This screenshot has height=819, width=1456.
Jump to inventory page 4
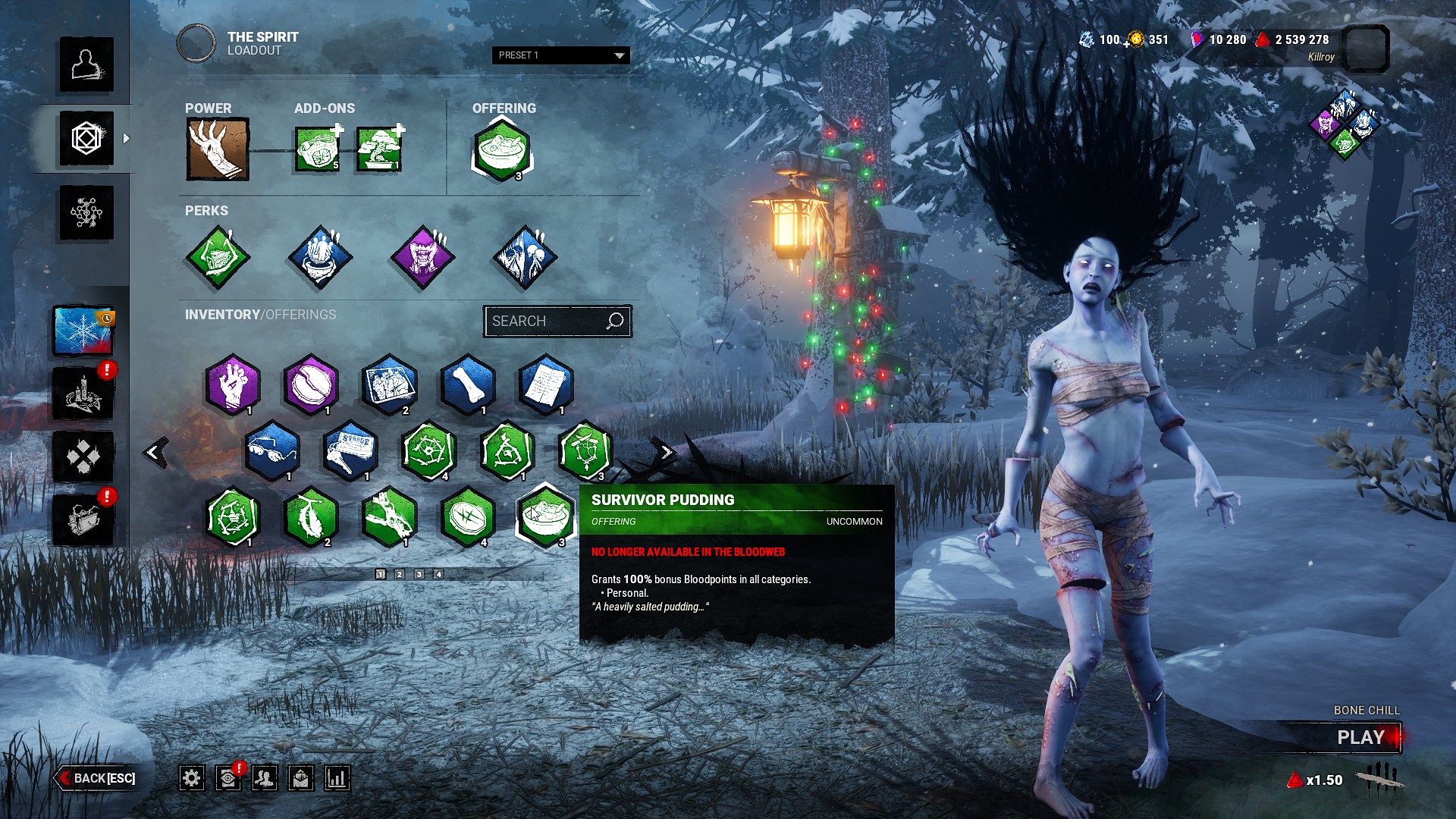click(438, 575)
